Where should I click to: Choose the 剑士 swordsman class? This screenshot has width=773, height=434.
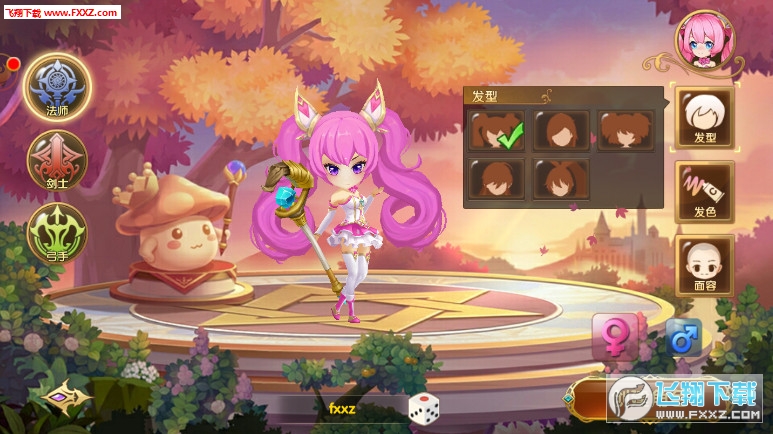(x=56, y=160)
